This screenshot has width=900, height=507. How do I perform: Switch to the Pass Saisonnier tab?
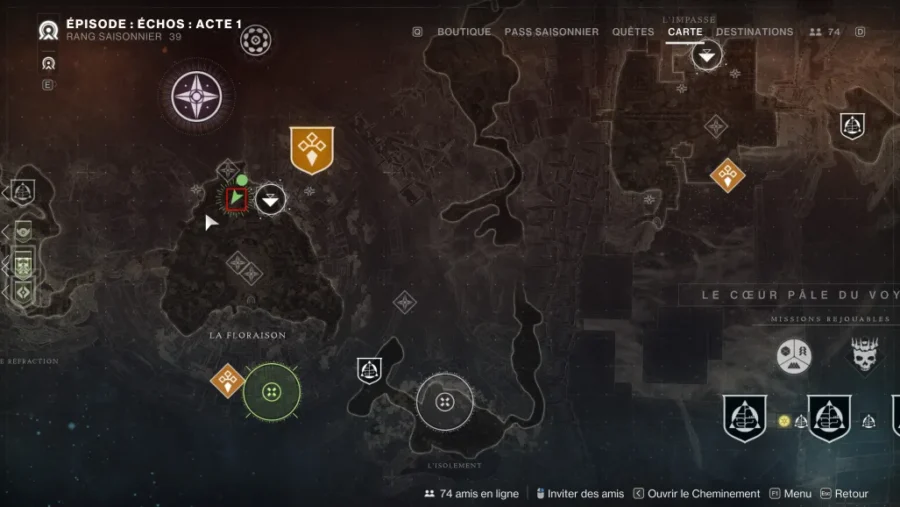(551, 32)
